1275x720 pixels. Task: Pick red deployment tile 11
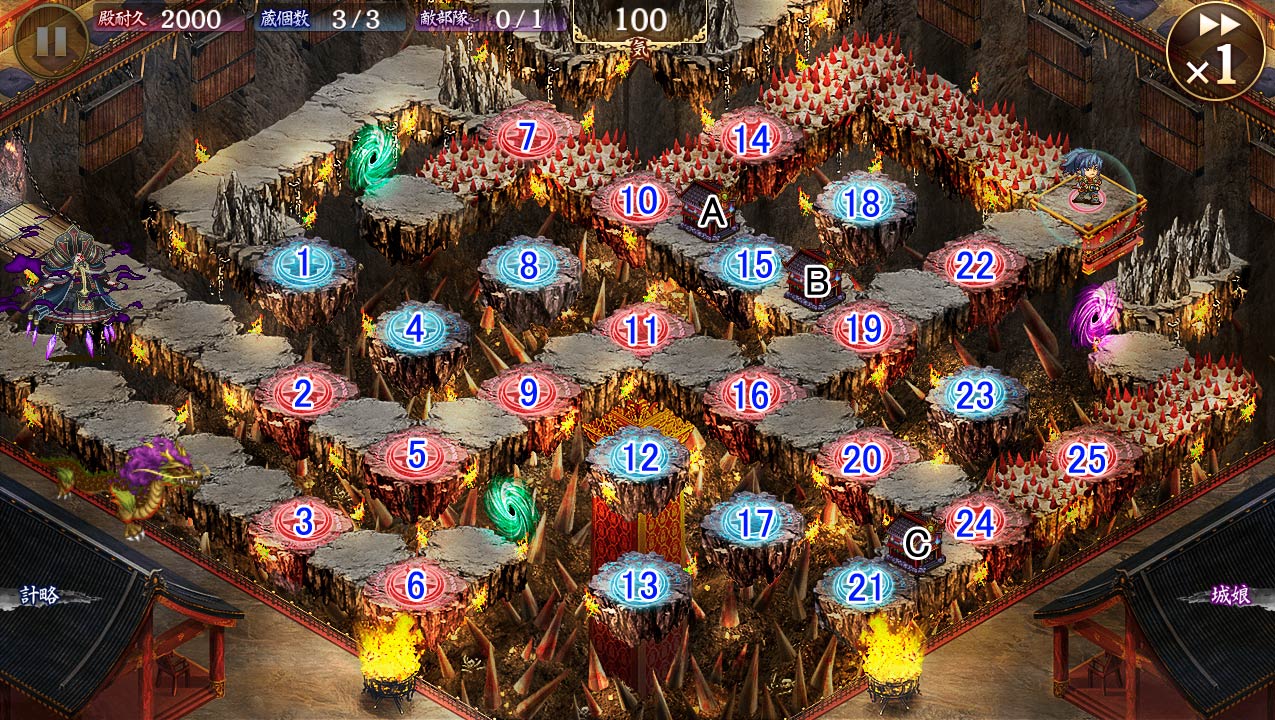click(x=640, y=329)
